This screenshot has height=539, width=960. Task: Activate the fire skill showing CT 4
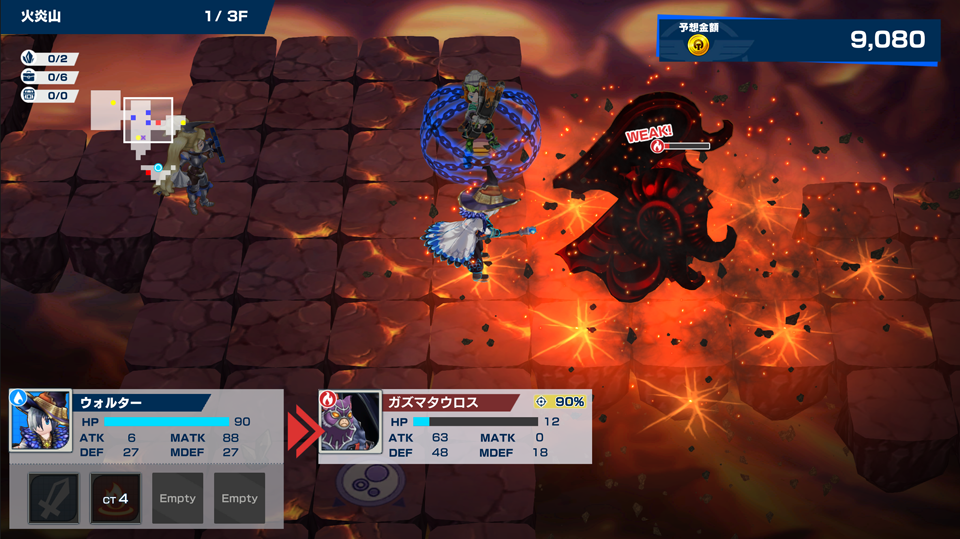[116, 498]
